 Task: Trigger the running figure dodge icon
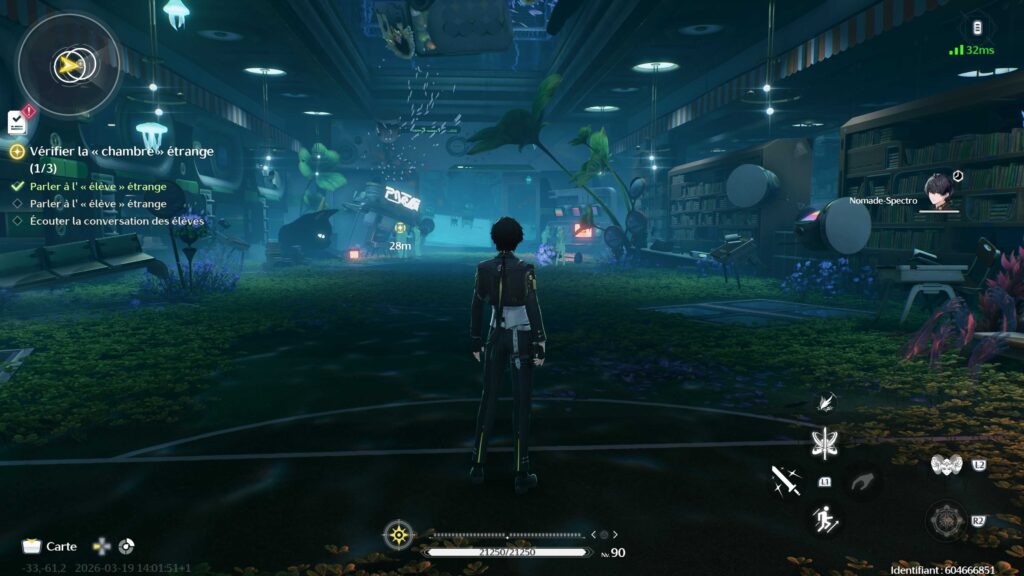(826, 519)
